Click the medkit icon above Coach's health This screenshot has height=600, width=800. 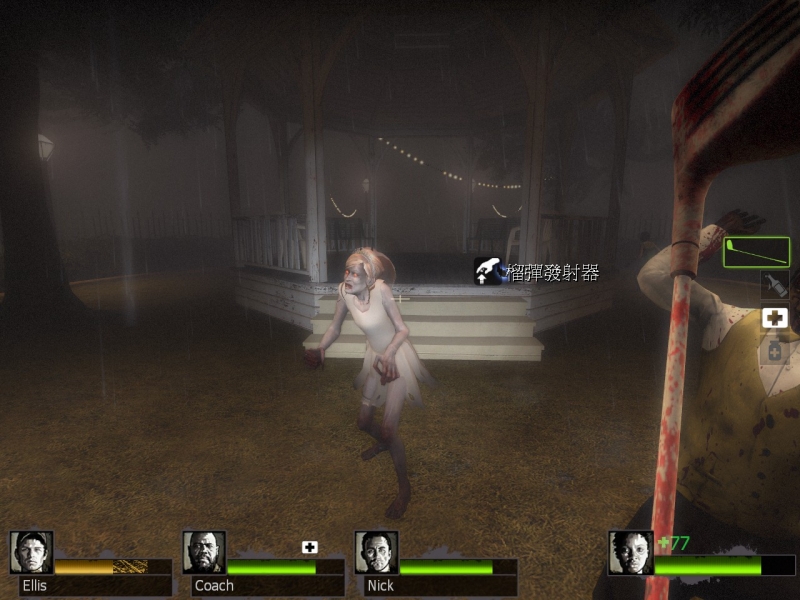click(310, 547)
